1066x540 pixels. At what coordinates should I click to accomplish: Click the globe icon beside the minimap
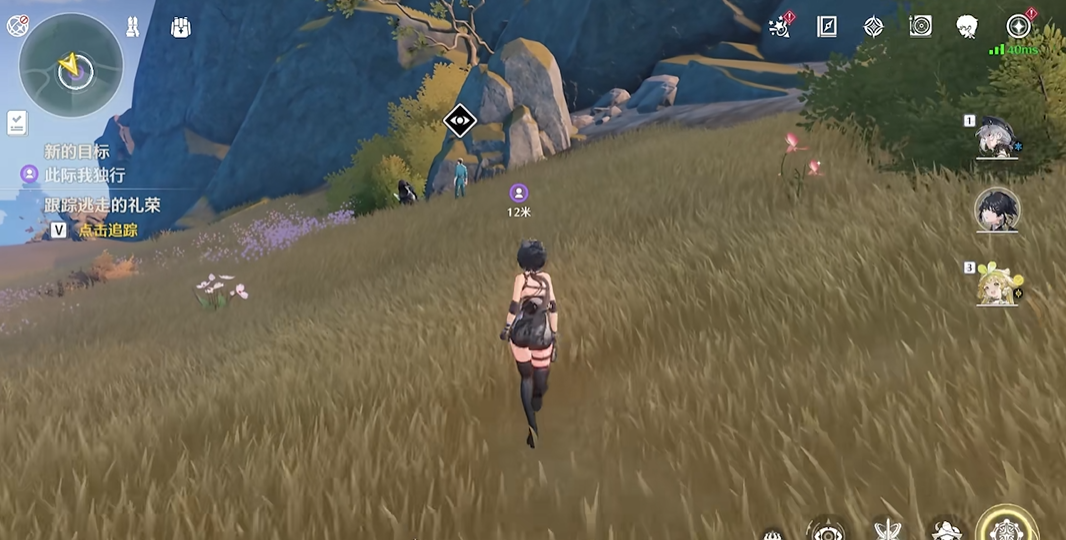pyautogui.click(x=17, y=26)
